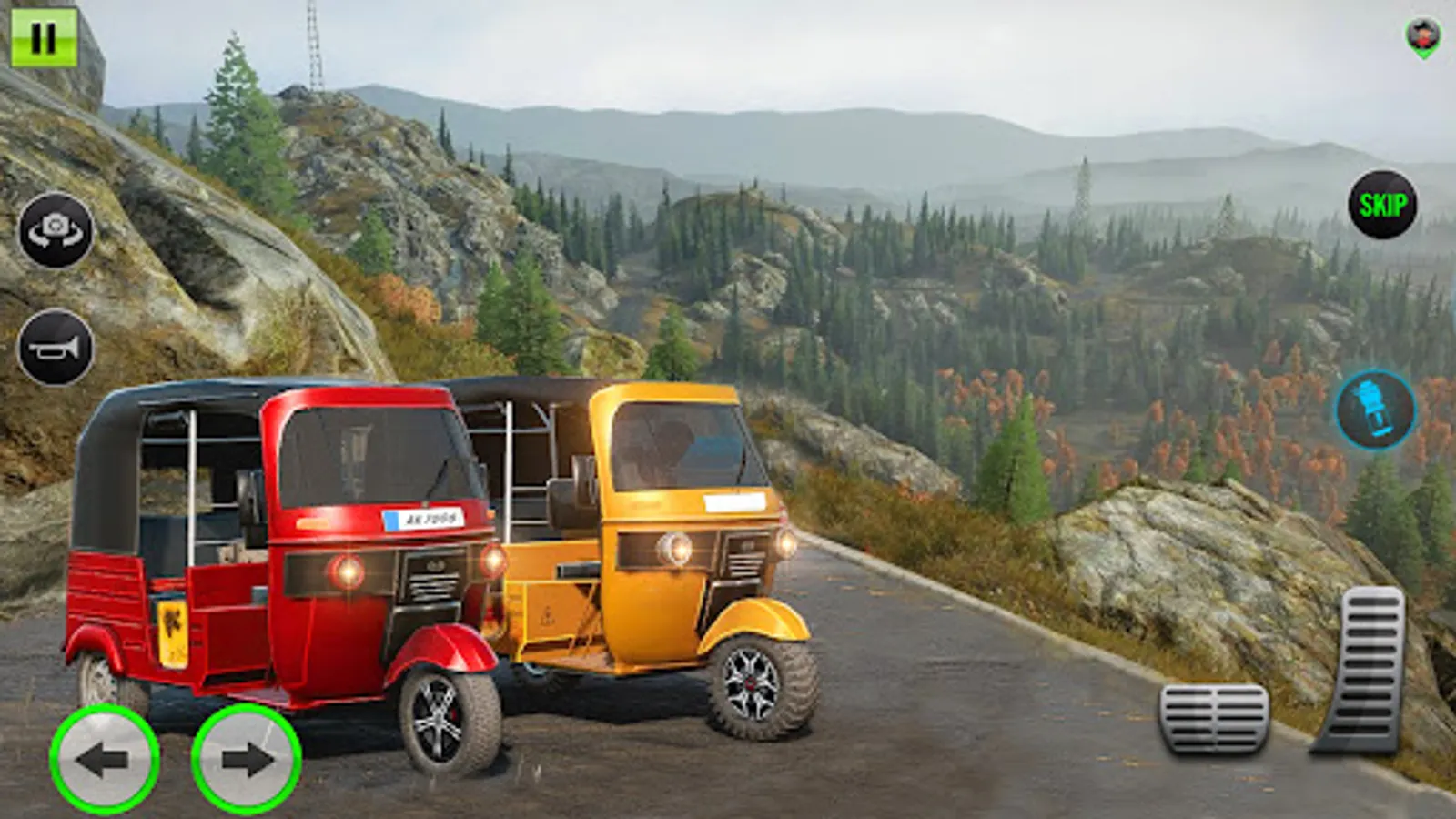The height and width of the screenshot is (819, 1456).
Task: Switch the camera view
Action: click(x=56, y=230)
